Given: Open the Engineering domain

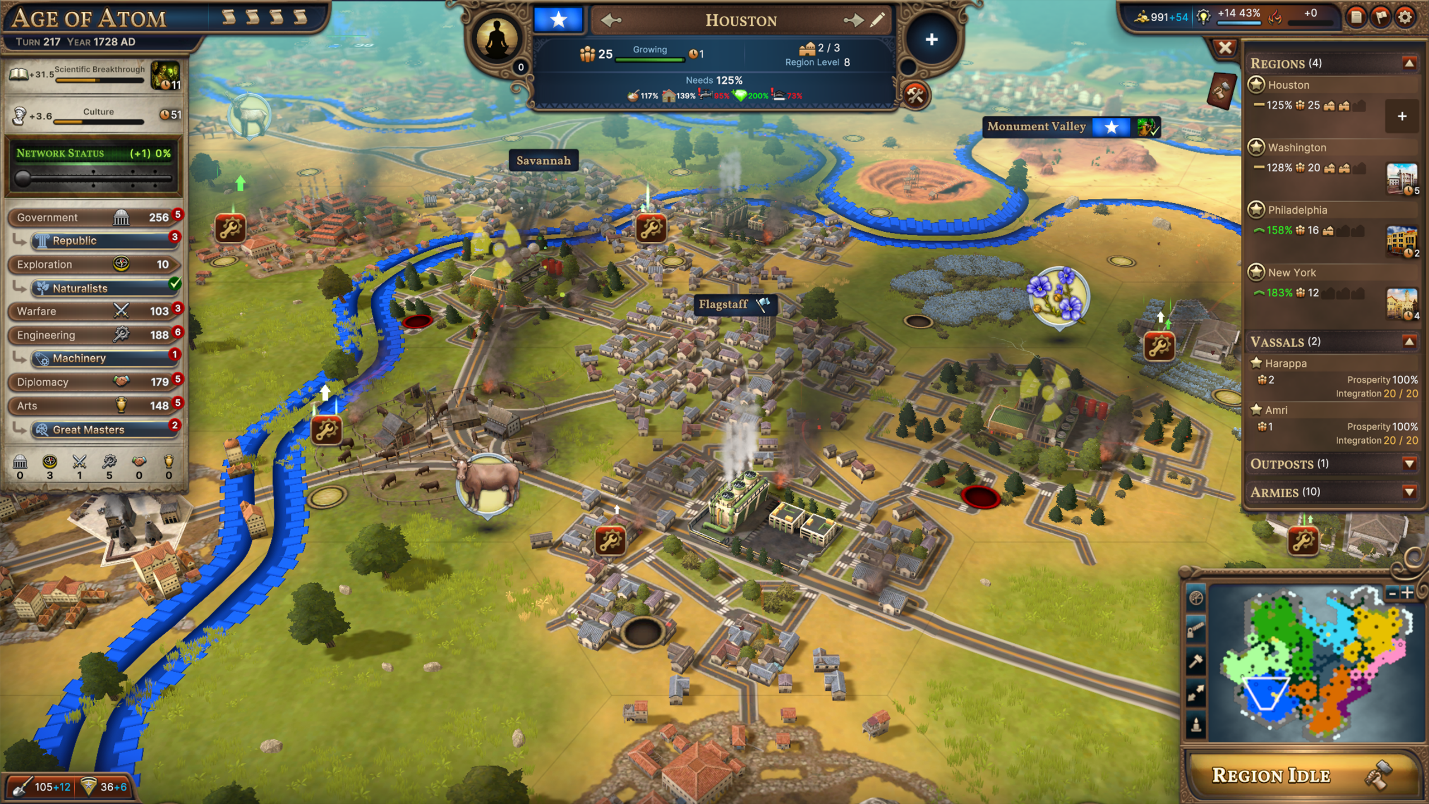Looking at the screenshot, I should 90,335.
